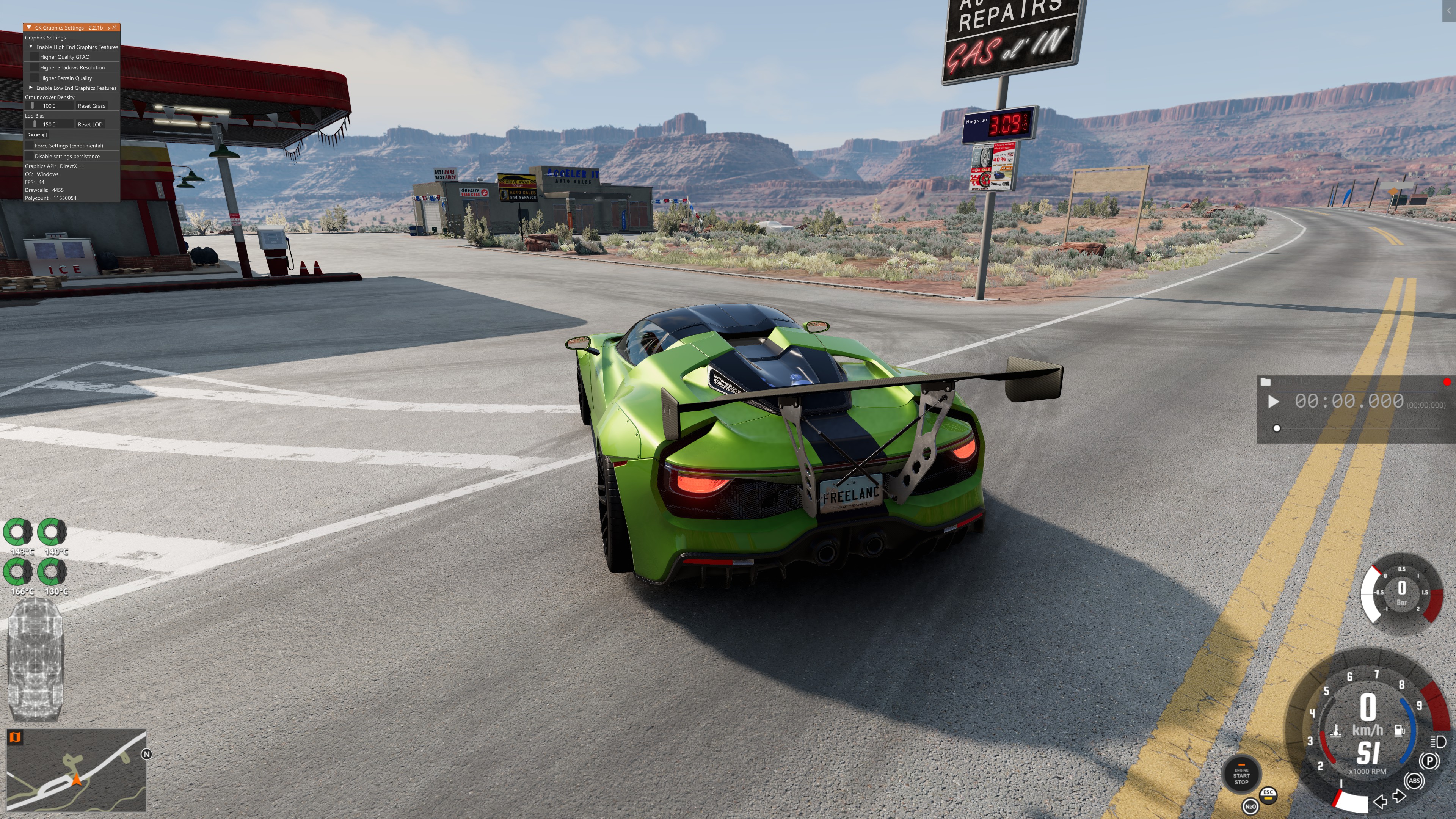Reset grass with the Reset Grass button
This screenshot has width=1456, height=819.
(x=91, y=106)
